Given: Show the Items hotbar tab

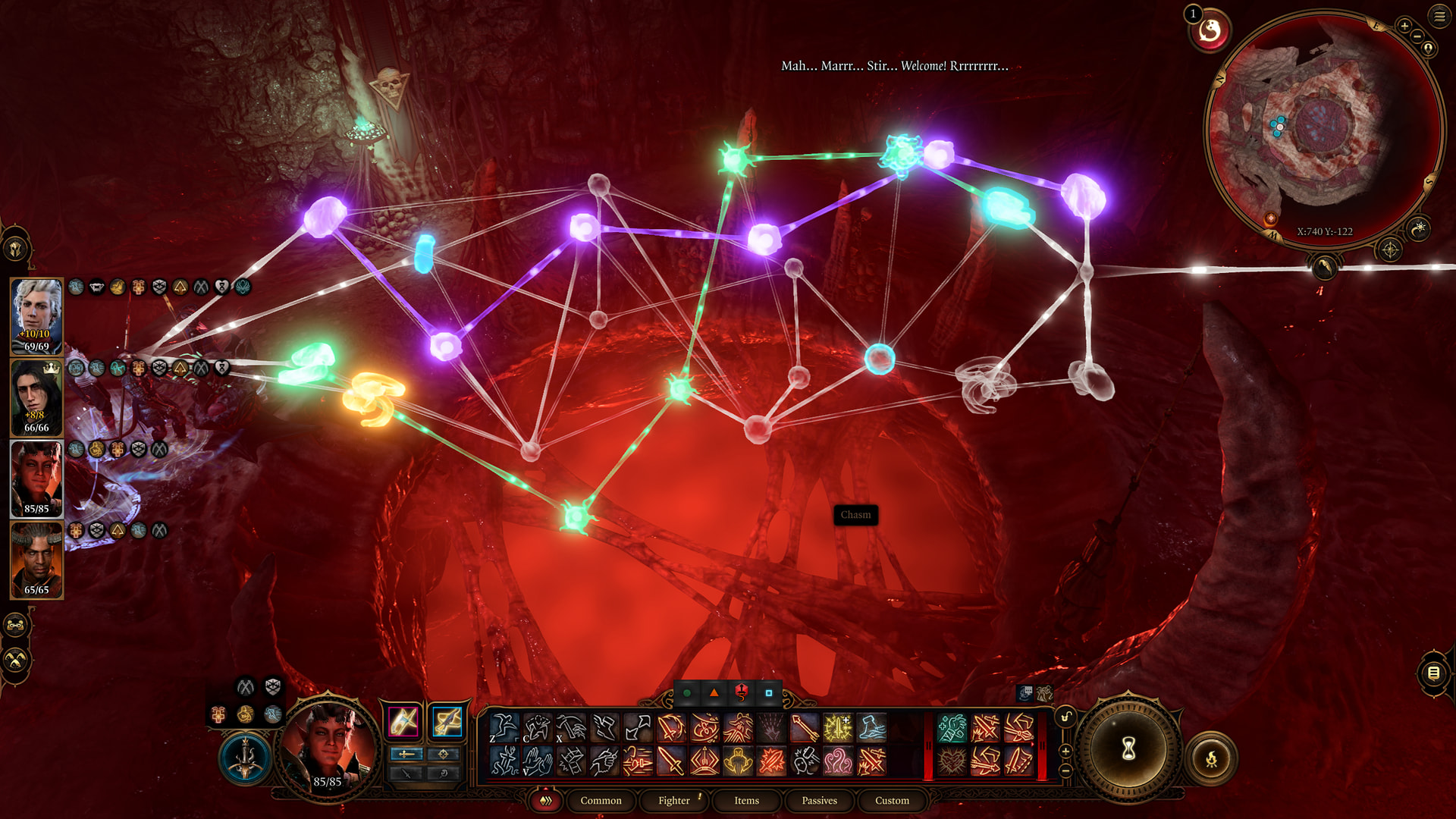Looking at the screenshot, I should coord(746,800).
